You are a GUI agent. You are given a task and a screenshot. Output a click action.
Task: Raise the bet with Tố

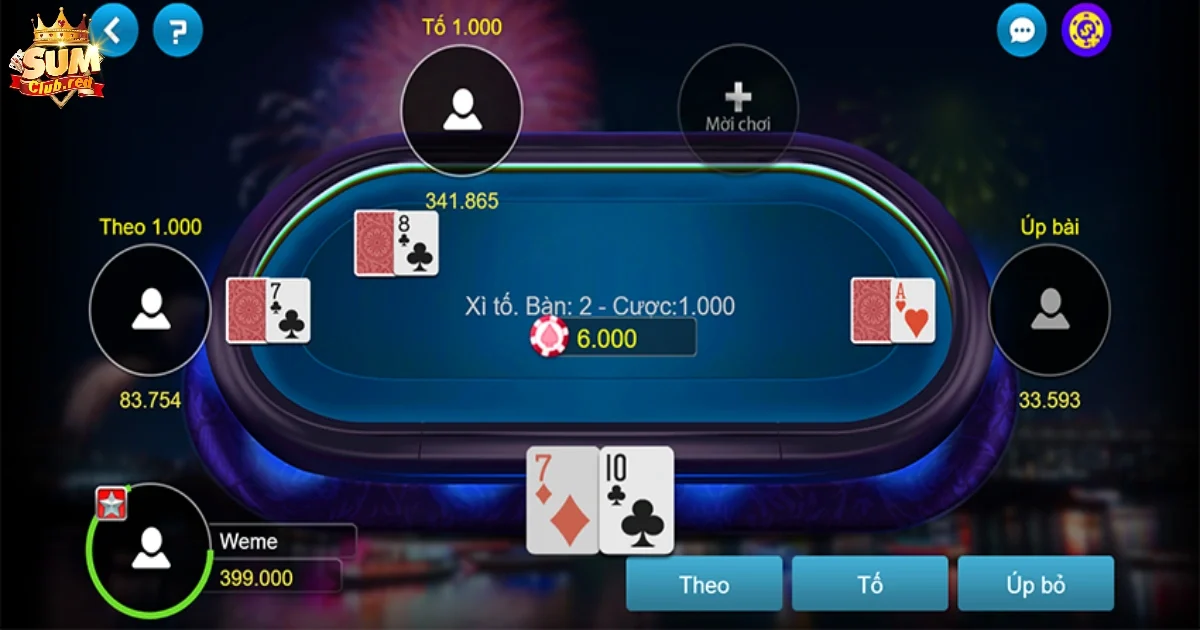tap(870, 584)
